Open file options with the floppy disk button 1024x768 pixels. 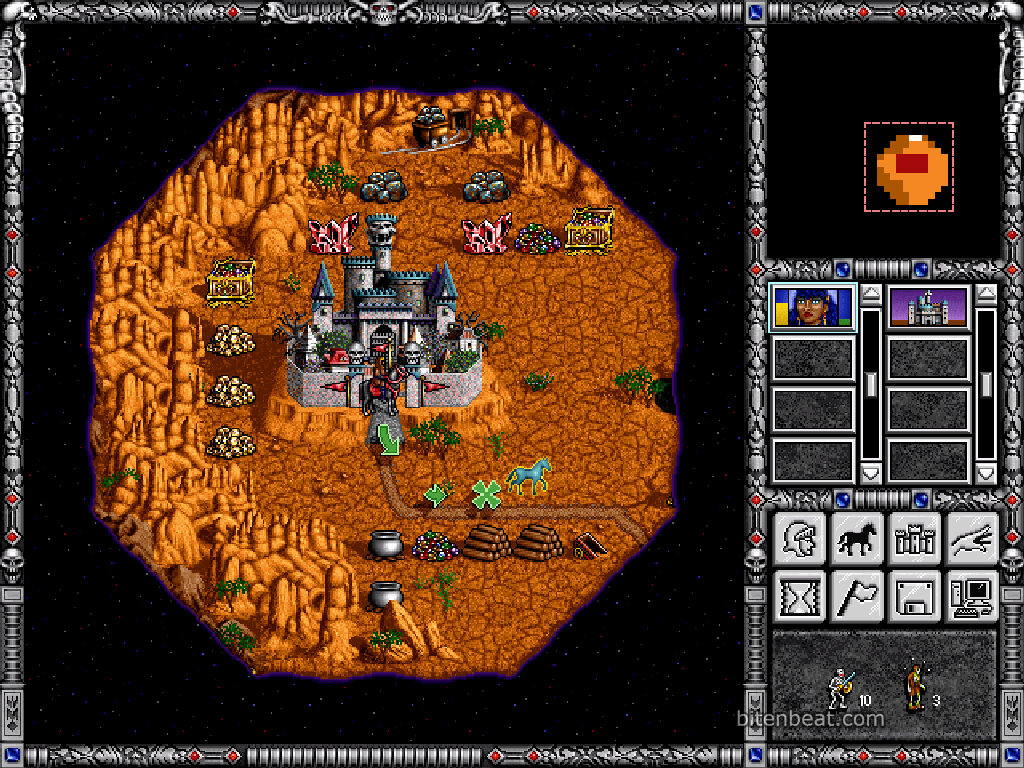click(x=915, y=597)
